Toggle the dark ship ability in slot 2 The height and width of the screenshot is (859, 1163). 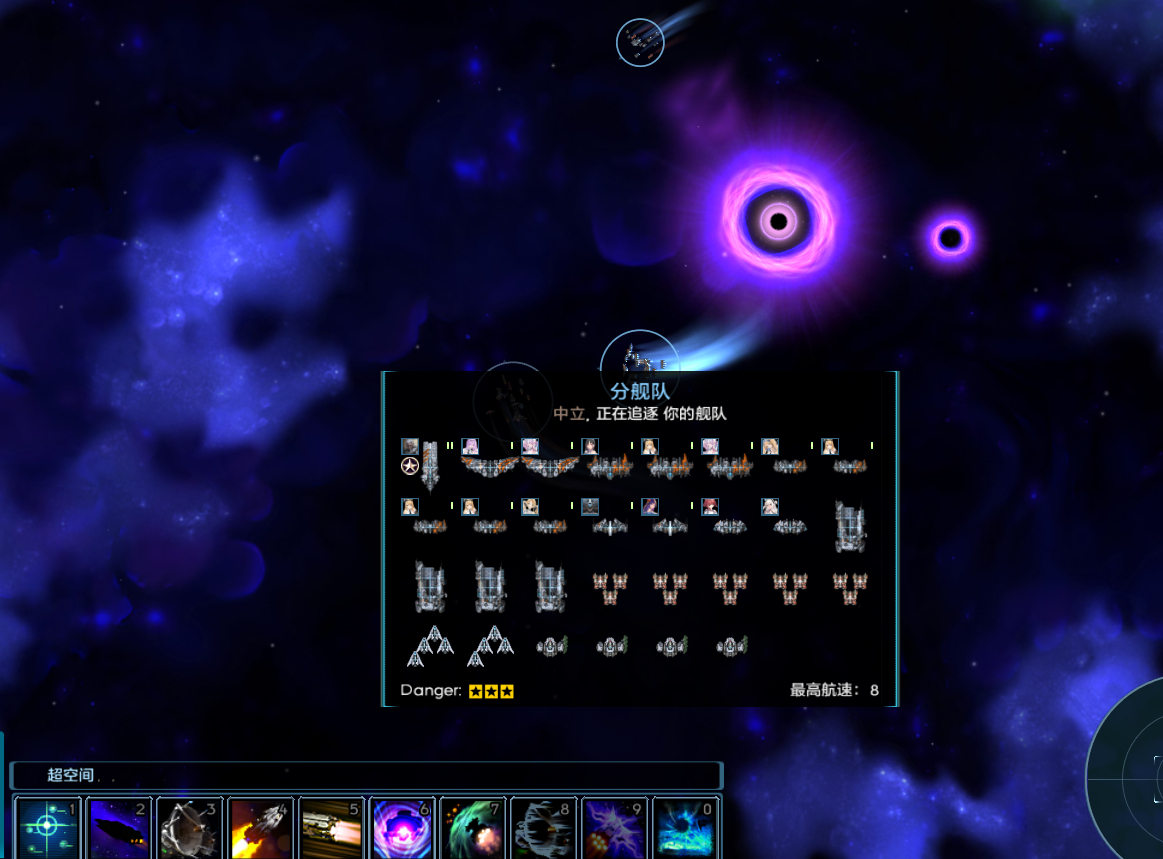pos(118,828)
